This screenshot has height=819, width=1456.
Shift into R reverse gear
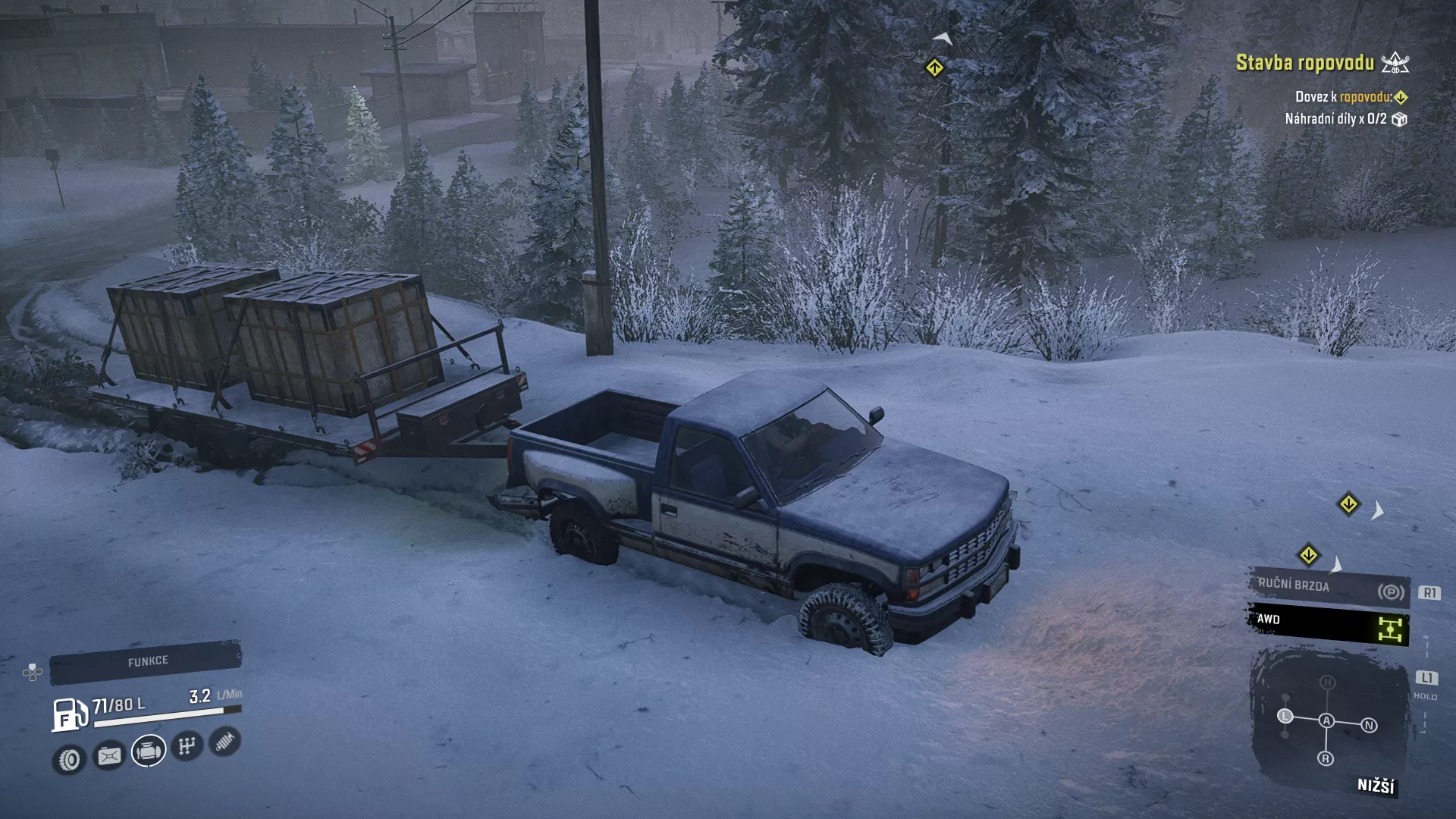coord(1326,758)
